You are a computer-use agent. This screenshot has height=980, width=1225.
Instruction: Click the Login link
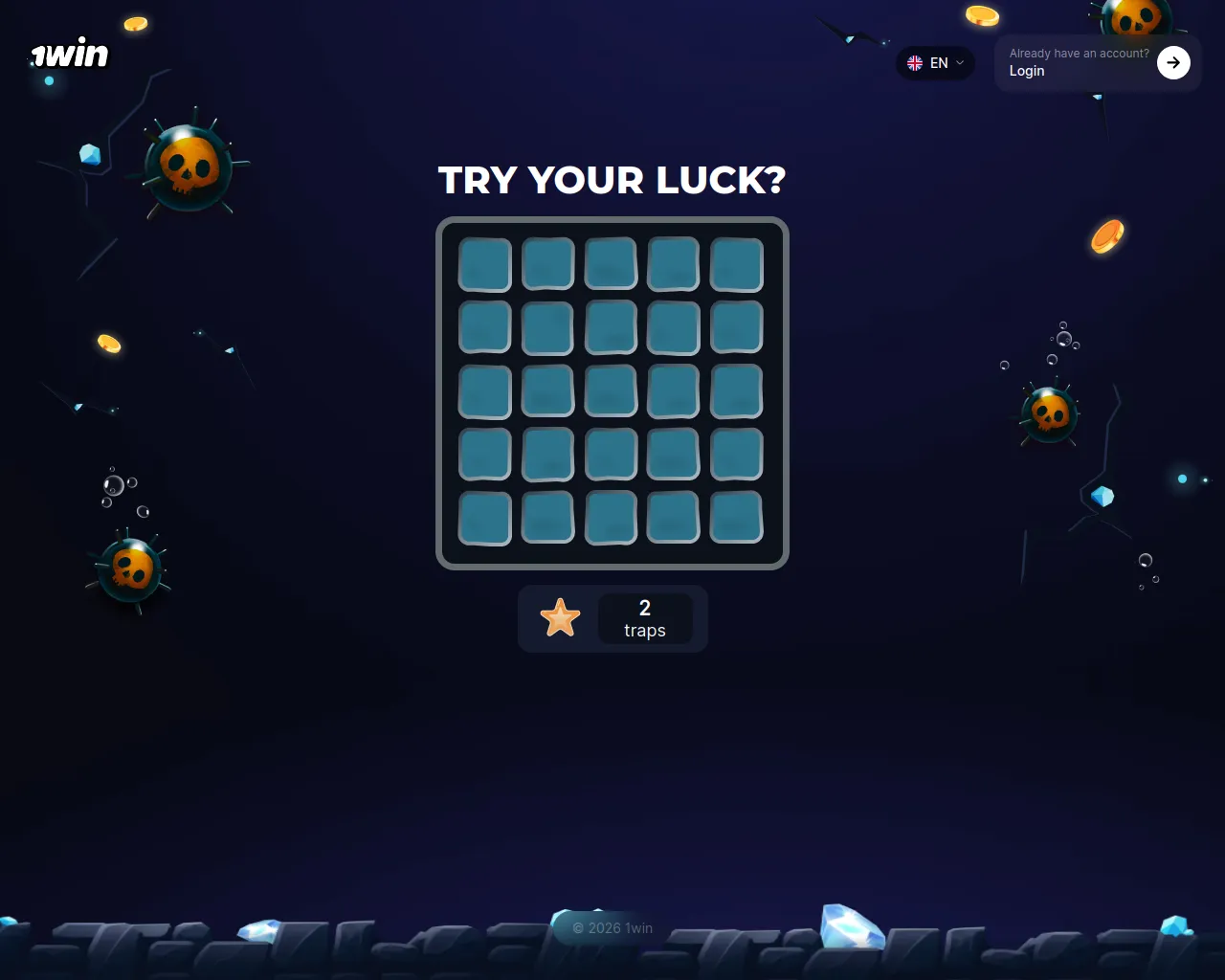pos(1027,70)
